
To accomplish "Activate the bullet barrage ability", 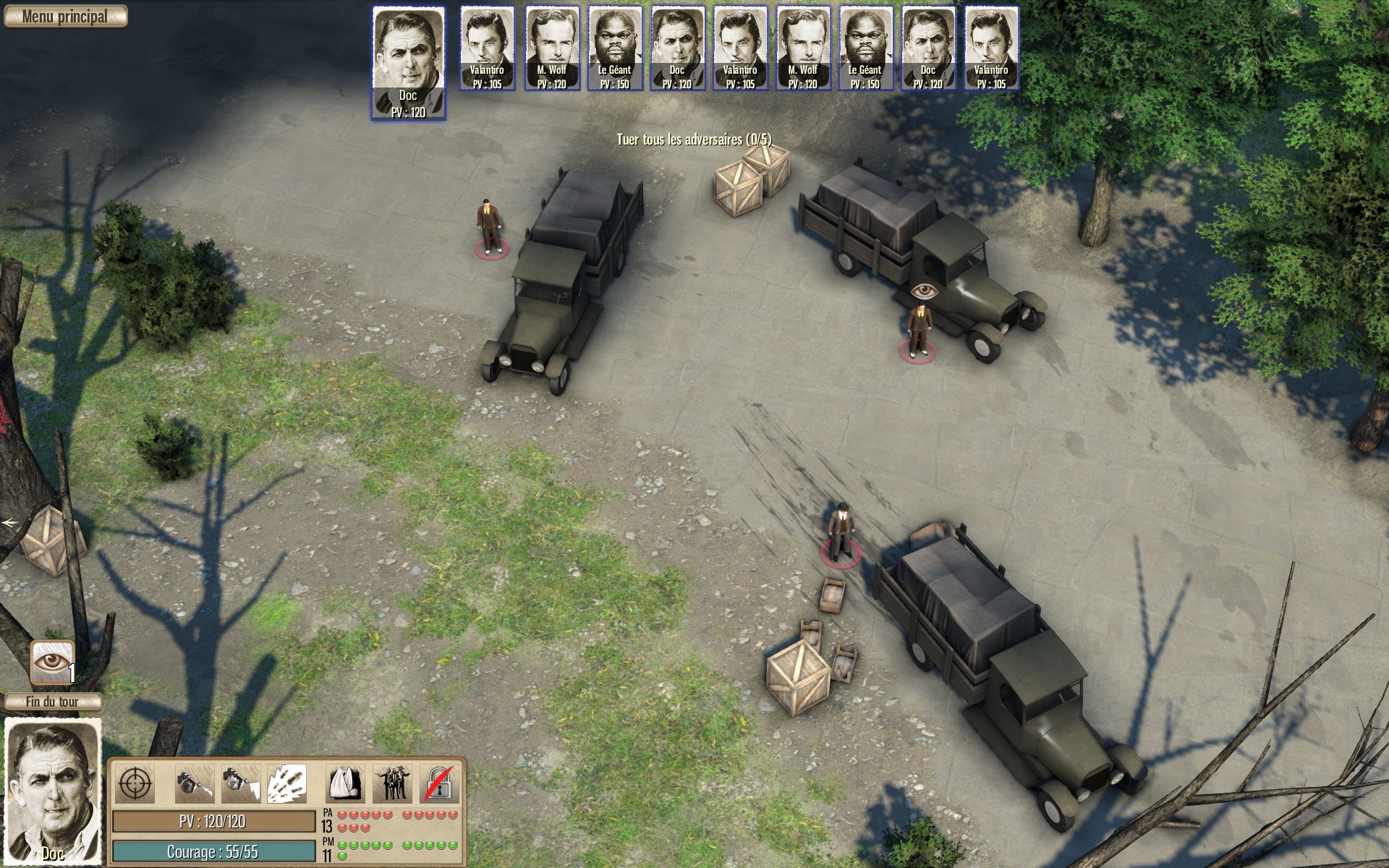I will click(287, 783).
